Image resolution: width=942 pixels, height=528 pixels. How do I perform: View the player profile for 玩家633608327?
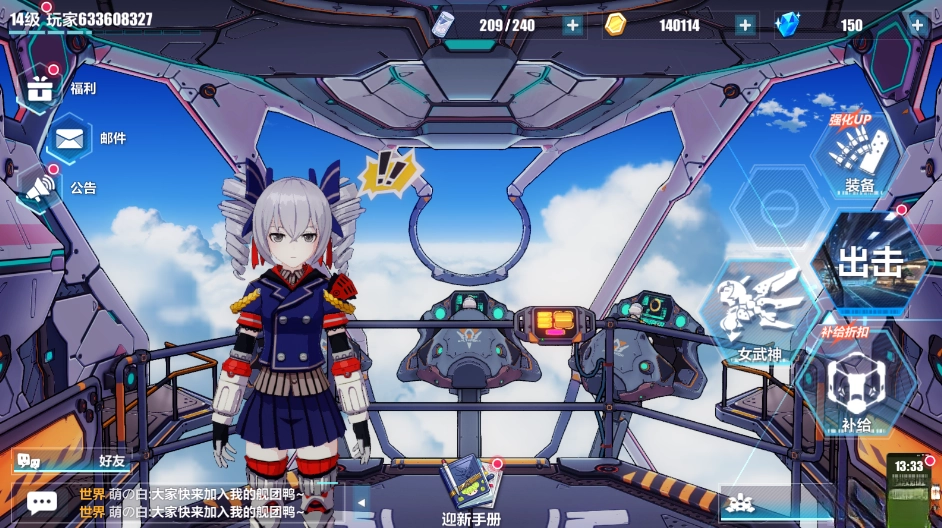(82, 20)
